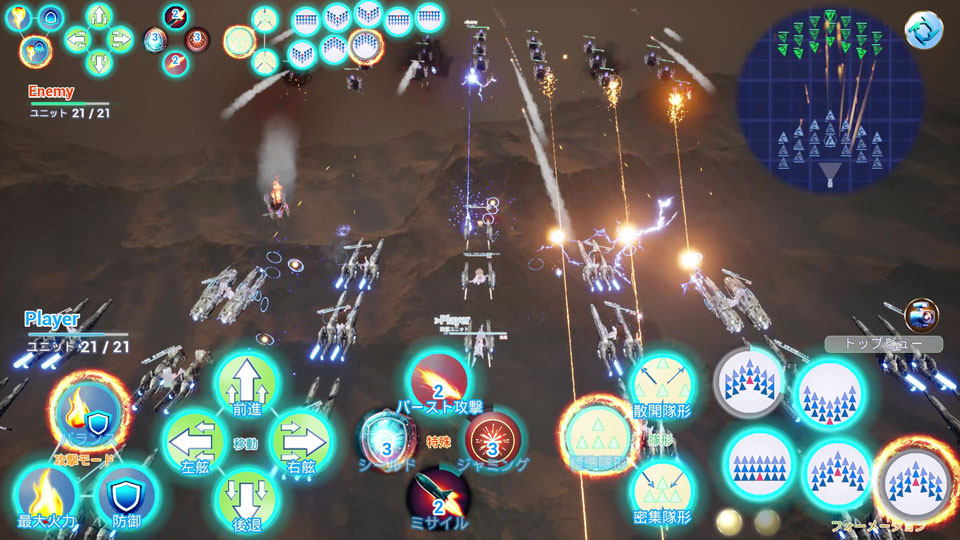Move the fleet to port (左舷)
The width and height of the screenshot is (960, 540).
pyautogui.click(x=195, y=440)
